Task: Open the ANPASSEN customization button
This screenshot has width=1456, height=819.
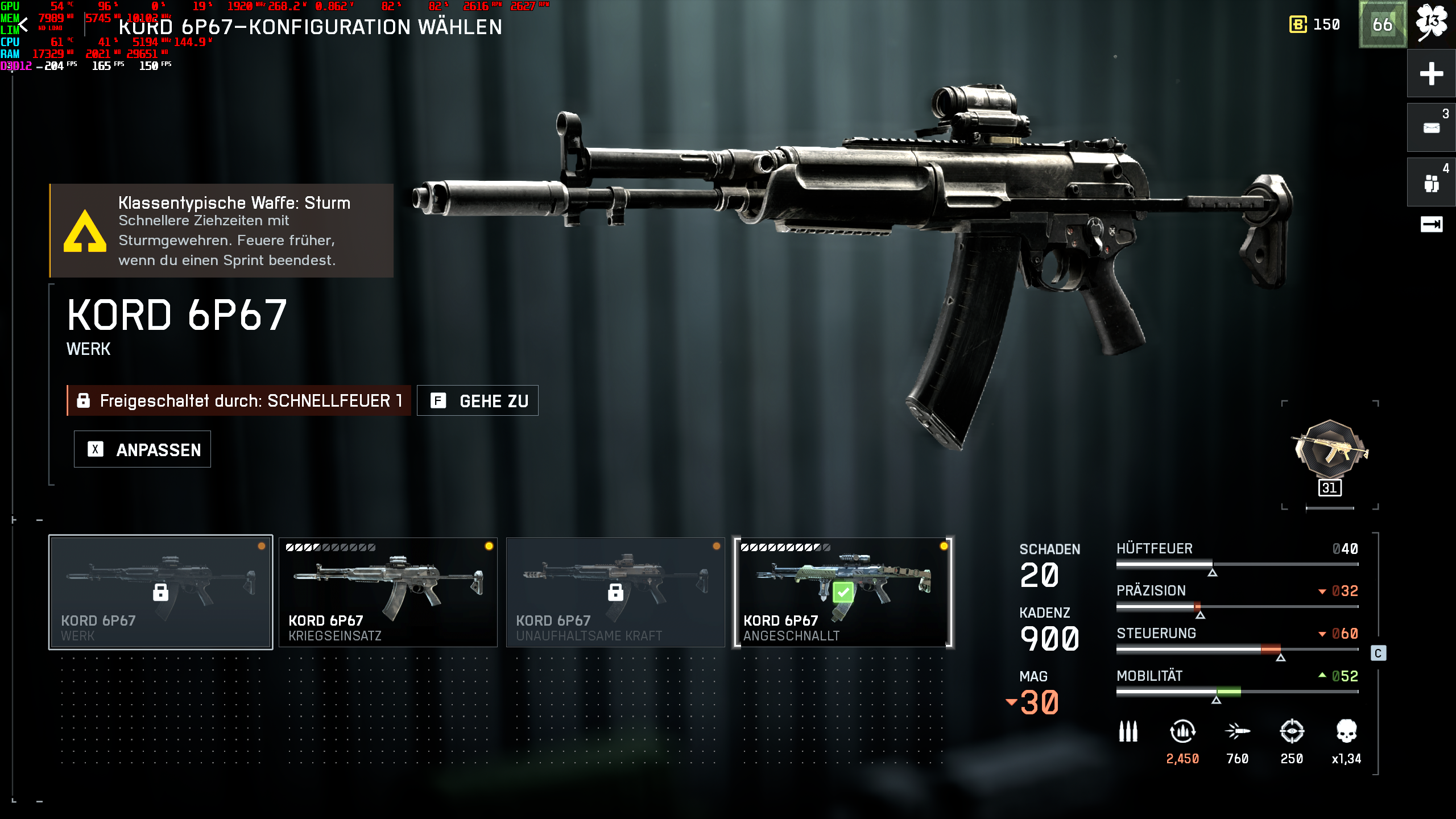Action: point(142,449)
